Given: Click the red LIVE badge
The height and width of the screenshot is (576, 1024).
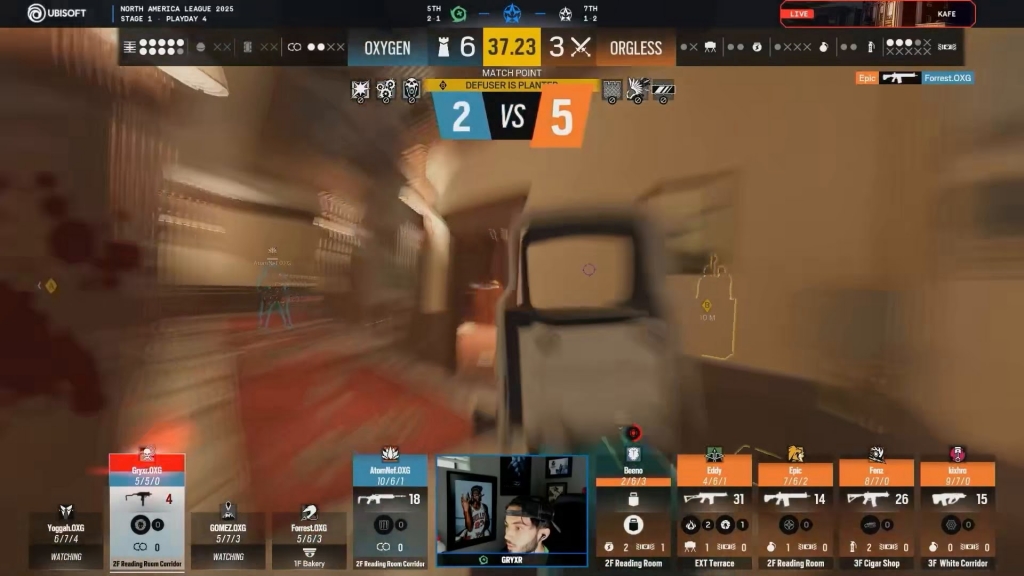Looking at the screenshot, I should pos(800,14).
